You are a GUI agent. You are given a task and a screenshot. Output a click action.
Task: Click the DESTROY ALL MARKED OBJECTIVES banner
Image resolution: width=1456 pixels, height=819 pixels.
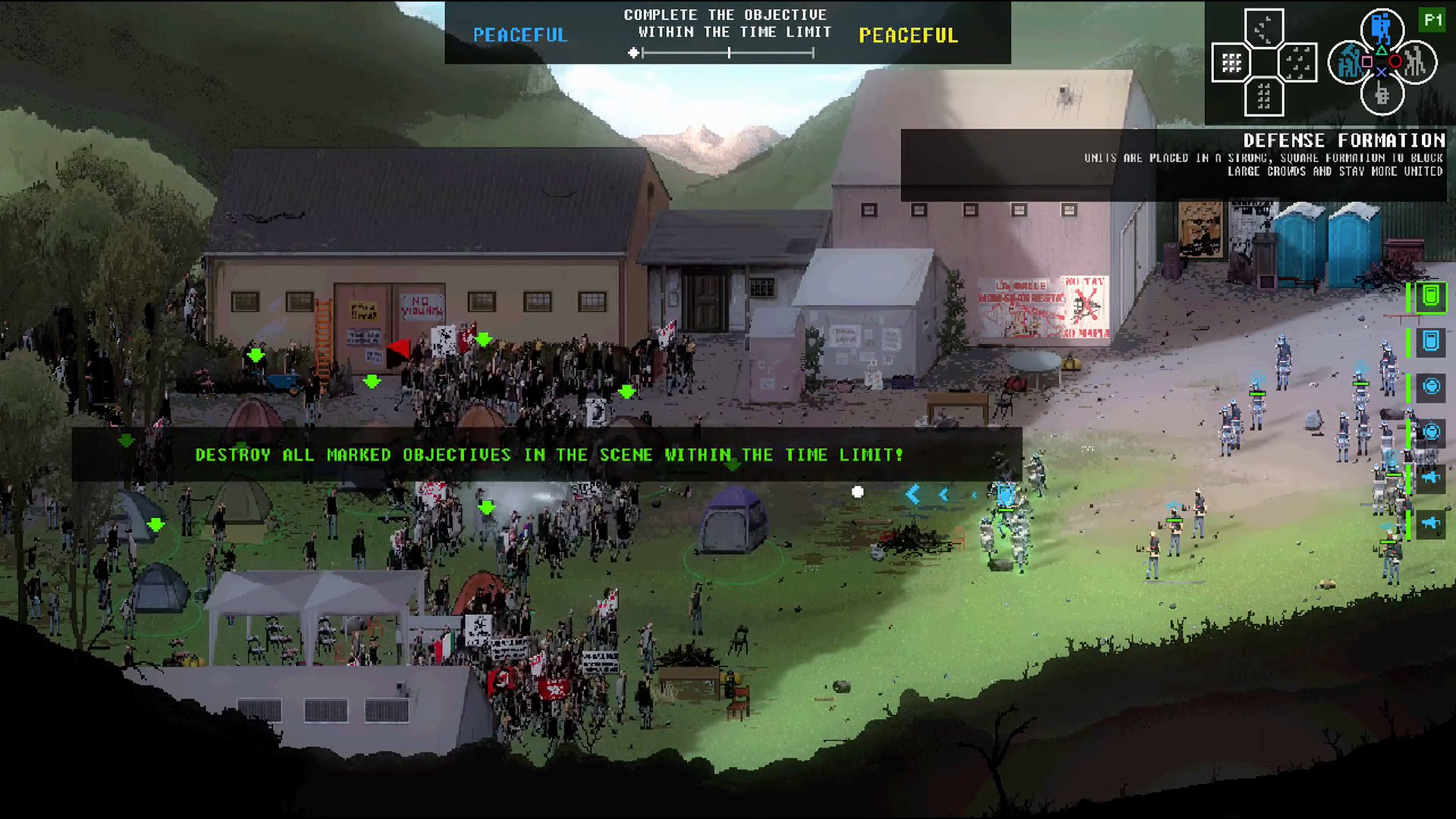(x=548, y=455)
